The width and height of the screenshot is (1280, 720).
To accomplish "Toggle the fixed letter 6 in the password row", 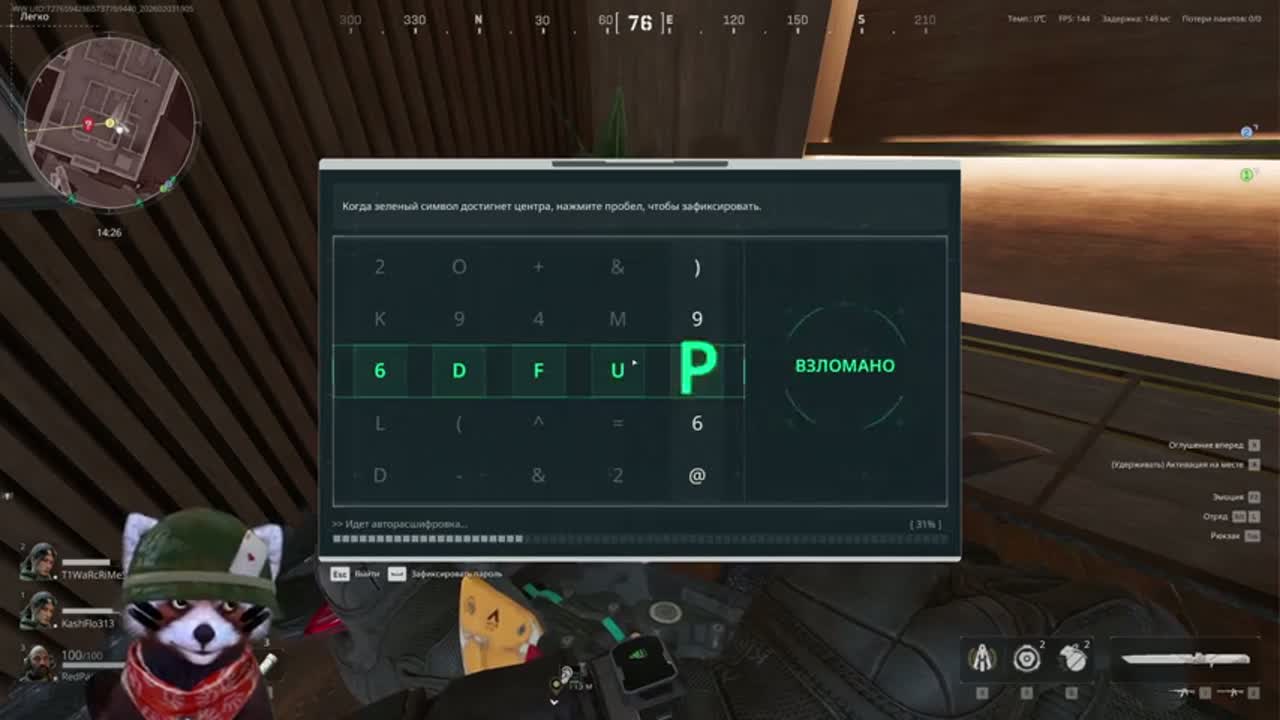I will (378, 369).
